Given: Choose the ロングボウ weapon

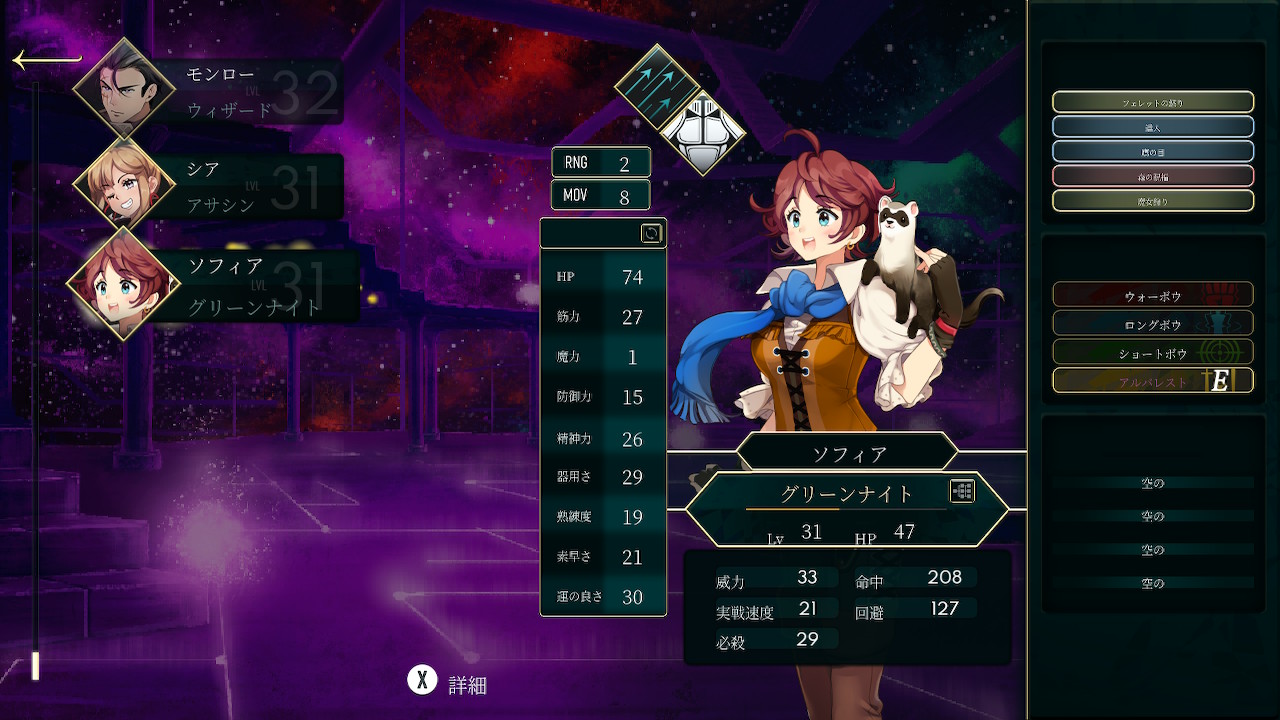Looking at the screenshot, I should coord(1152,324).
